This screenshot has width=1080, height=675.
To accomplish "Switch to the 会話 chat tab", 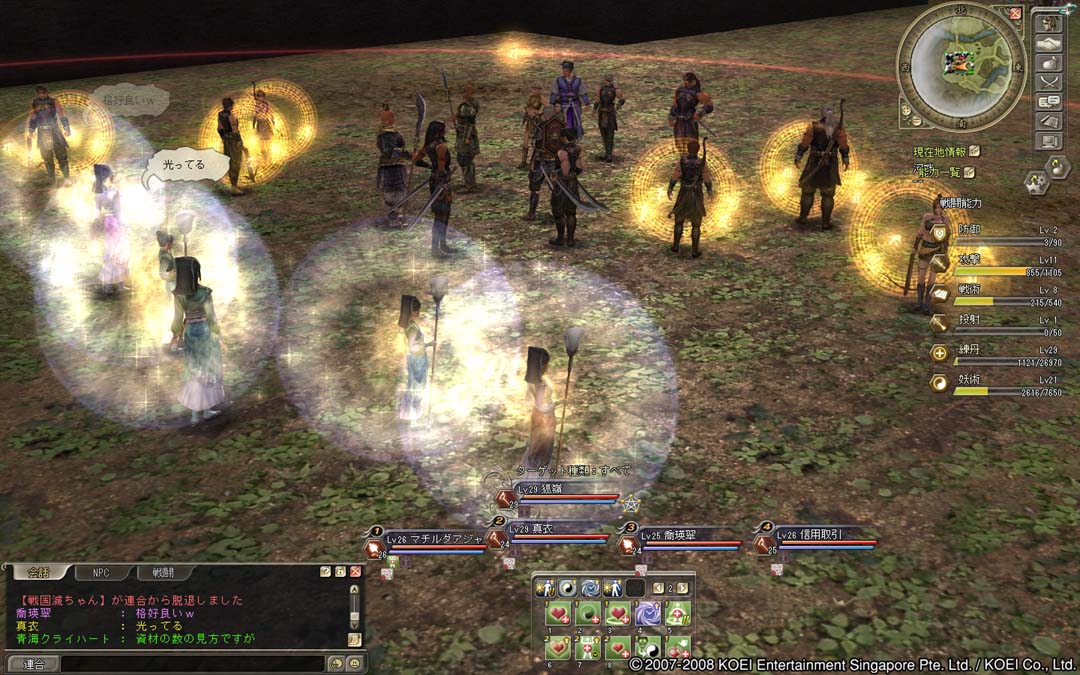I will pyautogui.click(x=37, y=573).
